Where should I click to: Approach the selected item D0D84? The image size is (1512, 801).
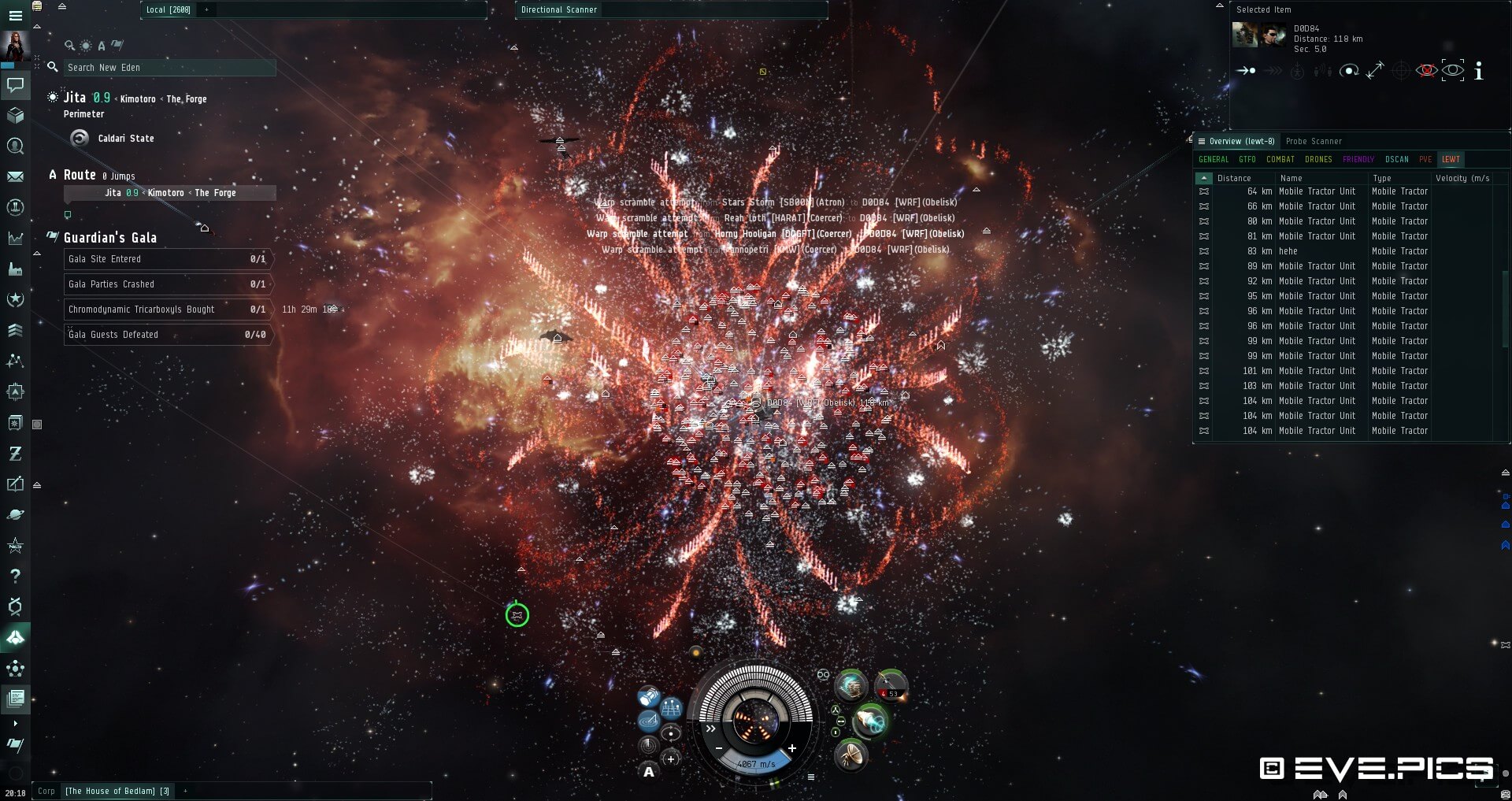click(x=1246, y=71)
